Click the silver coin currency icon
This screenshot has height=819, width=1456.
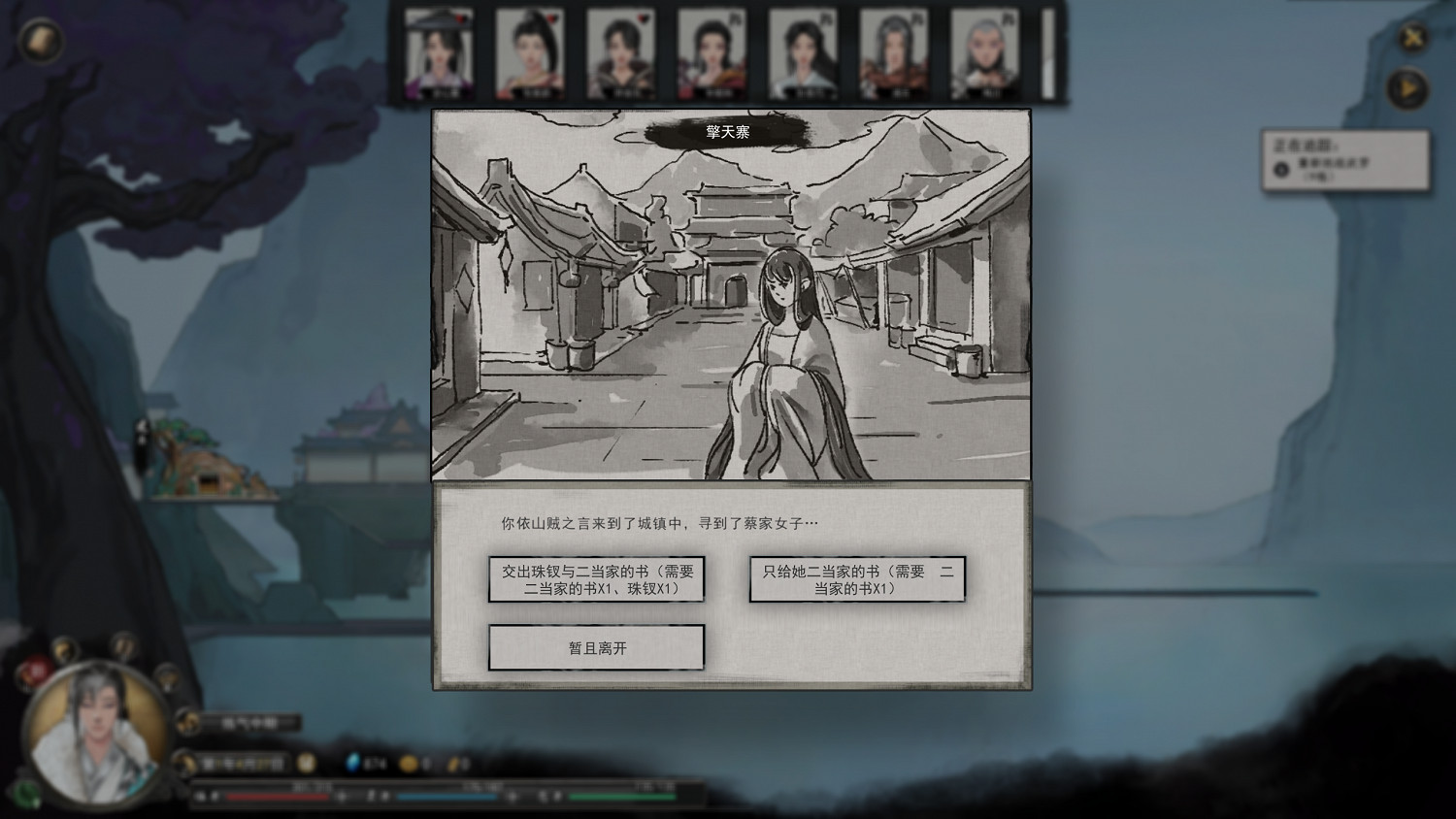(x=454, y=765)
